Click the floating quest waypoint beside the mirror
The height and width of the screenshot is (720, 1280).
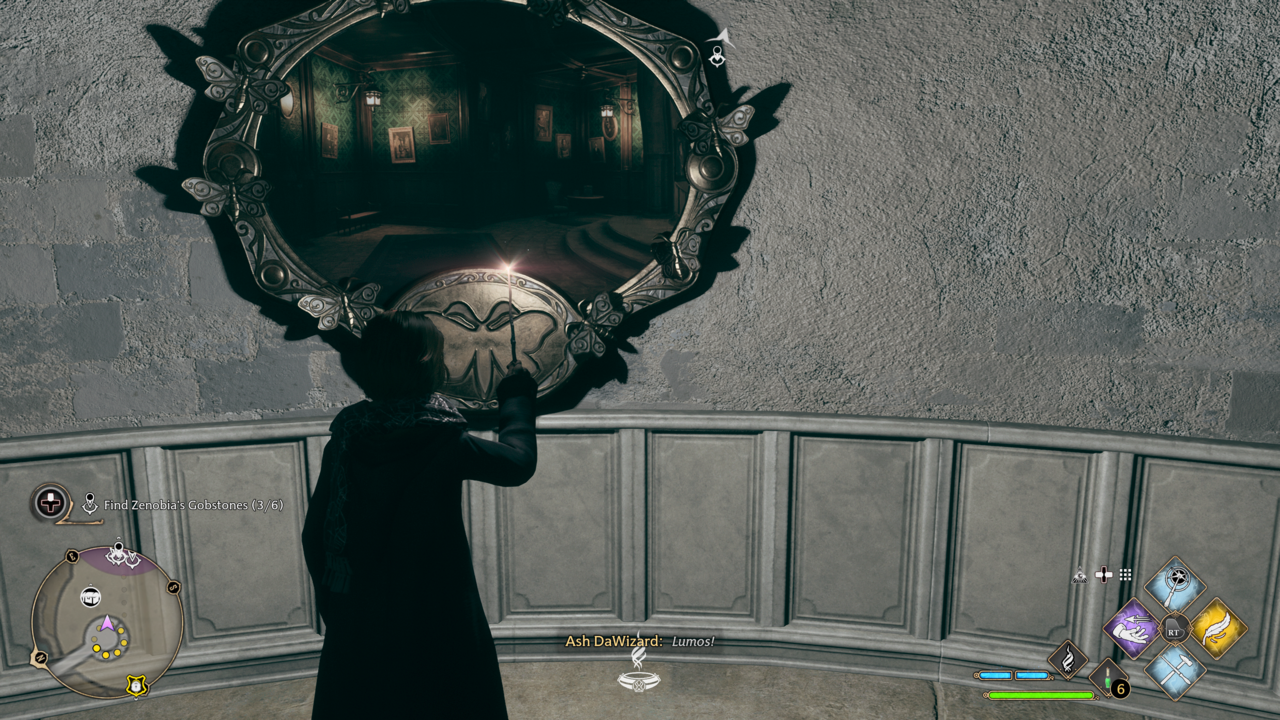click(718, 49)
